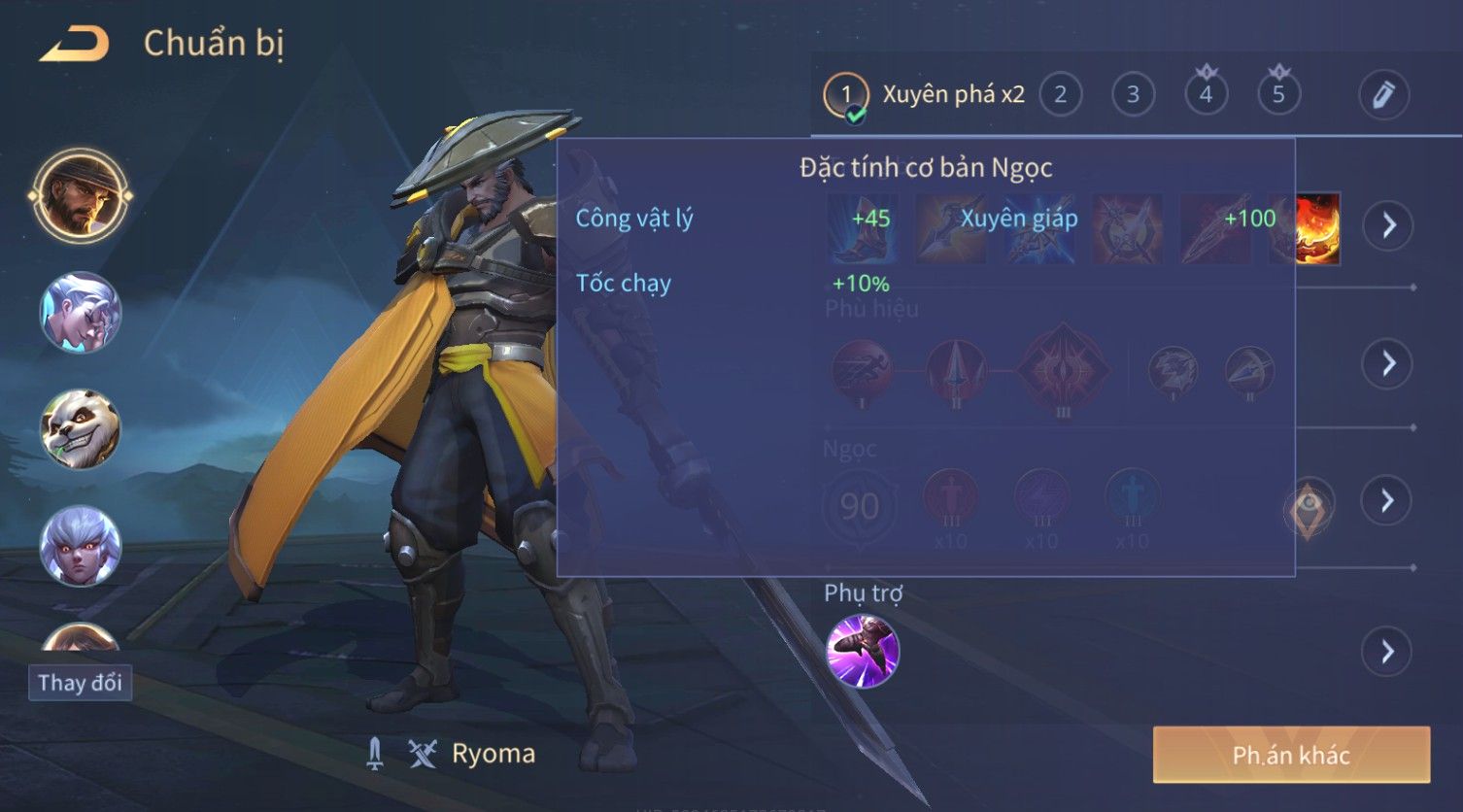Switch to preset tab 5
This screenshot has height=812, width=1463.
1278,94
